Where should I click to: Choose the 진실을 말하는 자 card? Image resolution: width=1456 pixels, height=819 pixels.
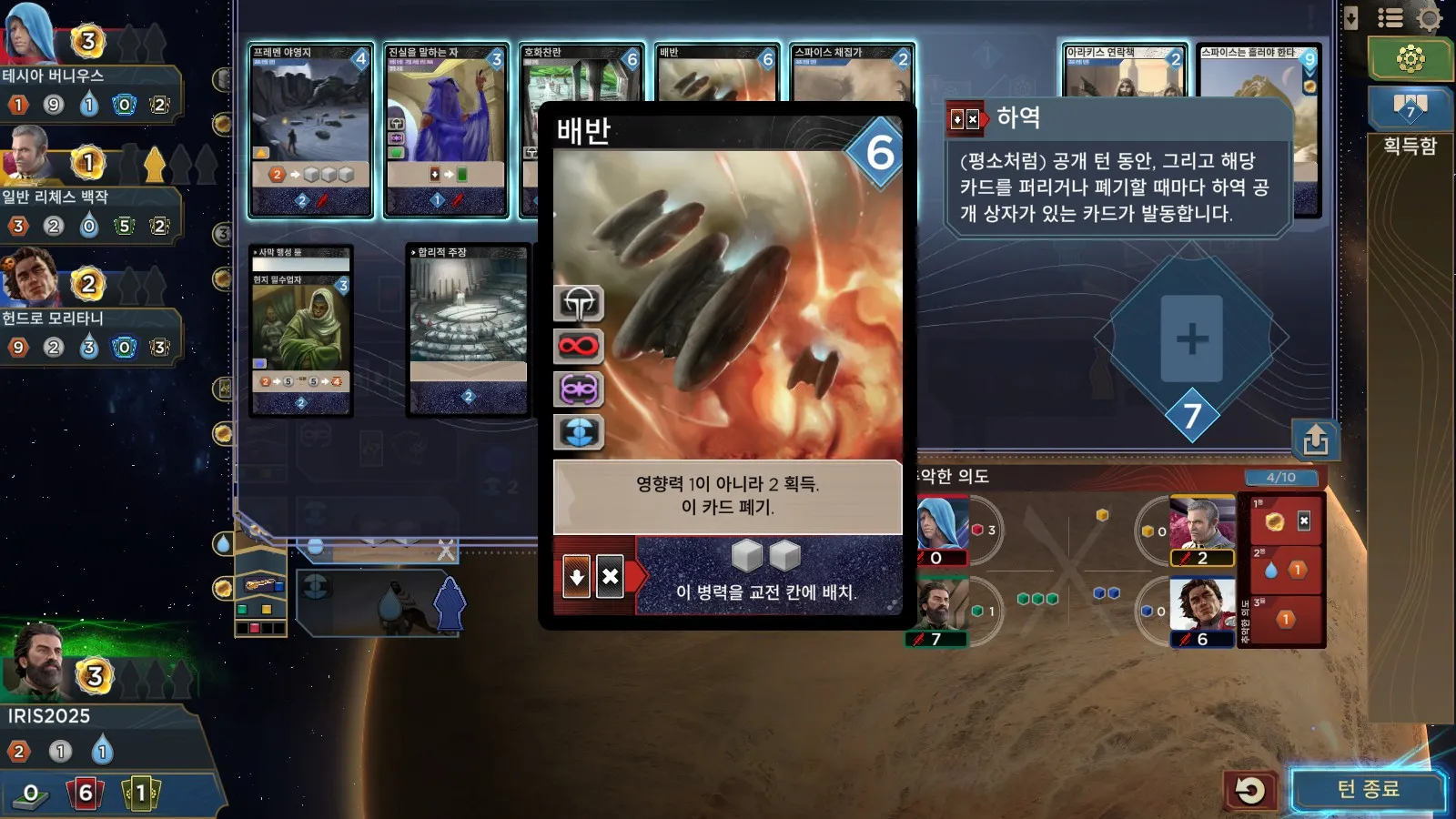pyautogui.click(x=445, y=129)
